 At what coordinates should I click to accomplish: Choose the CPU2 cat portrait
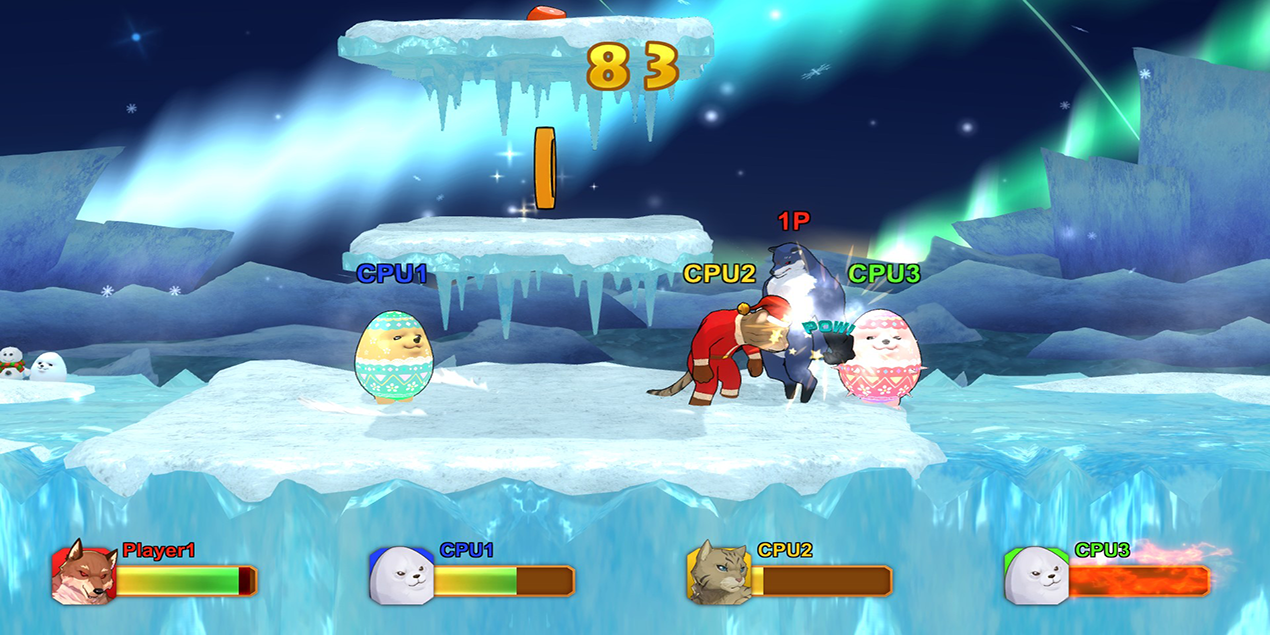pos(718,573)
